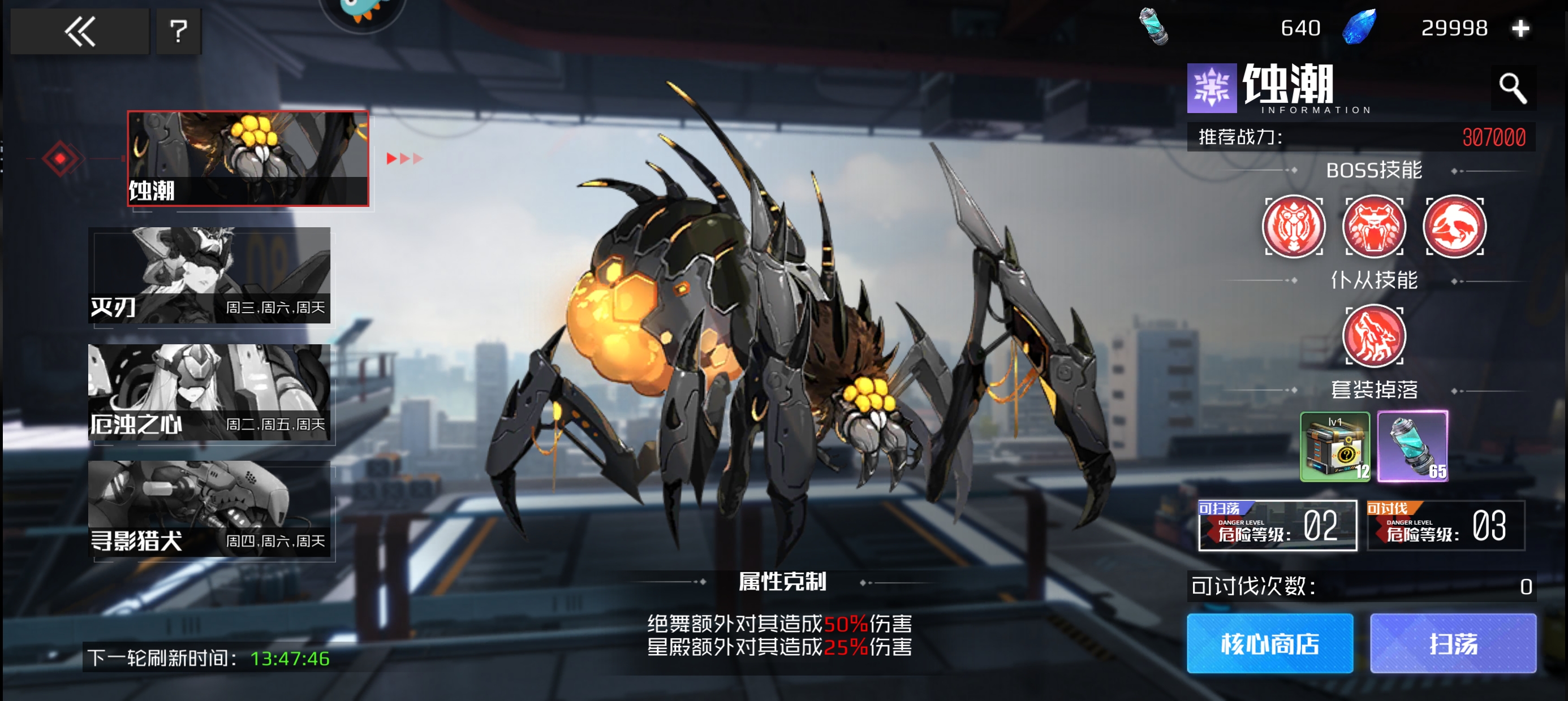Pick the 寻影猎犬 boss entry

[x=209, y=509]
